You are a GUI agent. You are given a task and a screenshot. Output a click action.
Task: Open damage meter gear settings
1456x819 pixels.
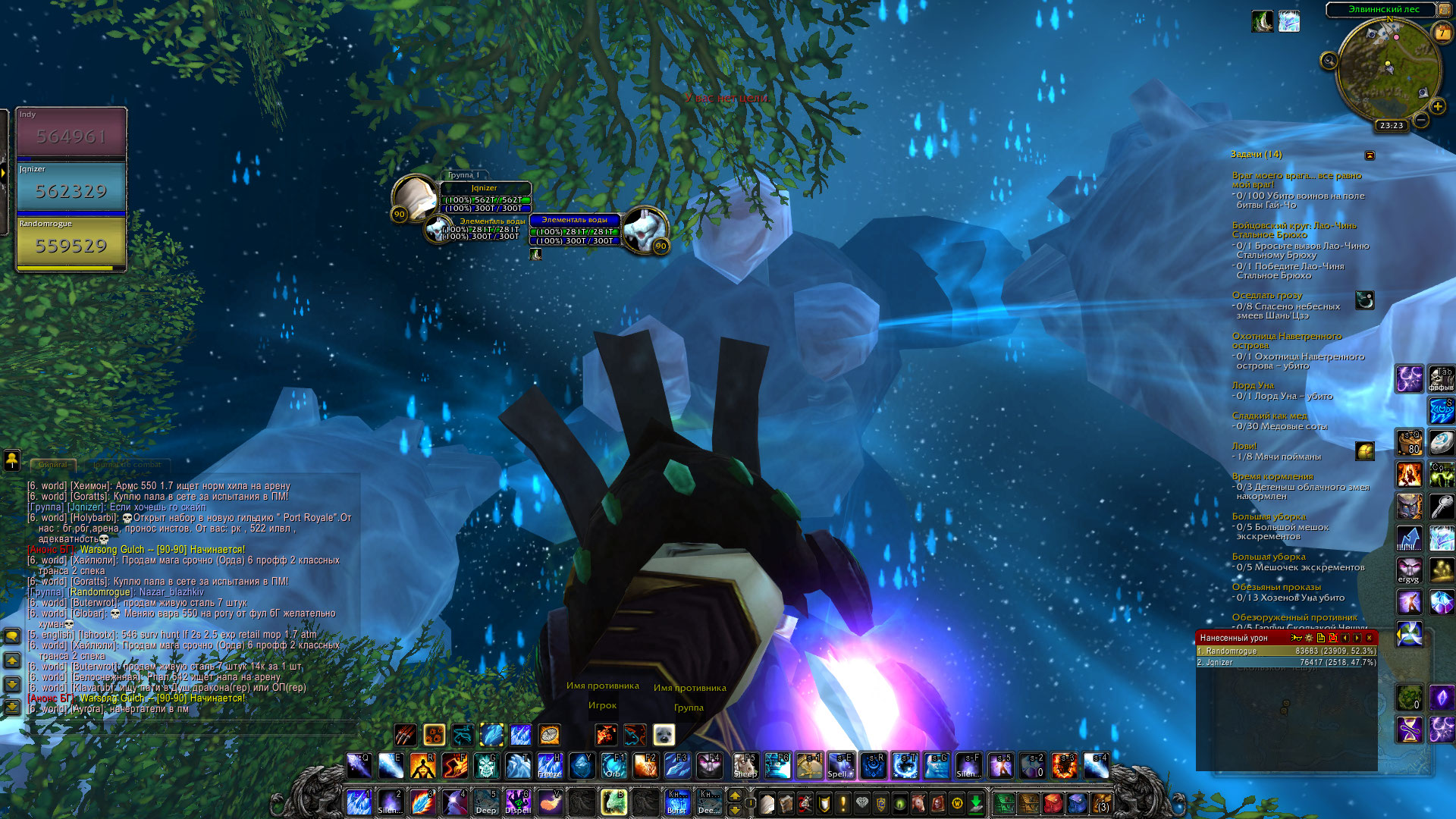click(1309, 638)
